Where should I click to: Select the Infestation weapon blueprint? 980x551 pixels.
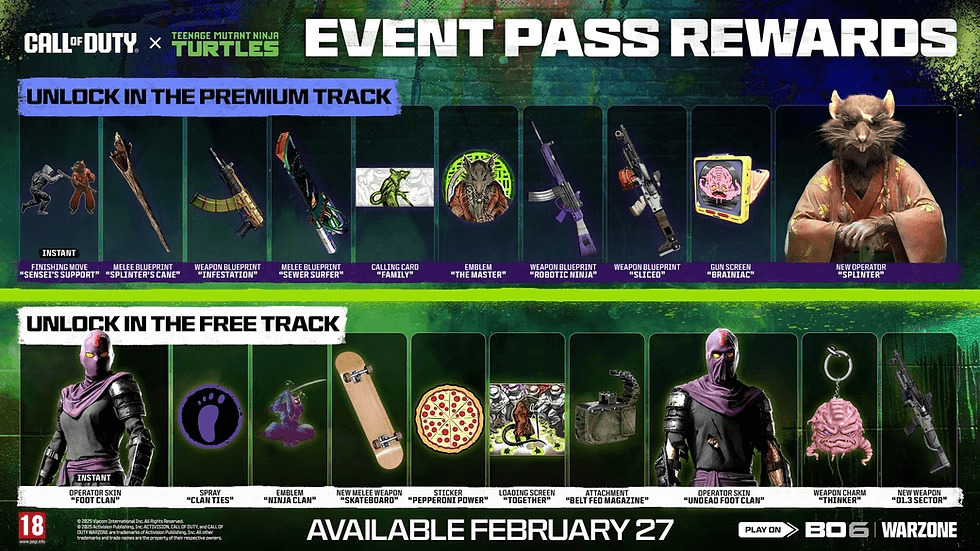225,190
